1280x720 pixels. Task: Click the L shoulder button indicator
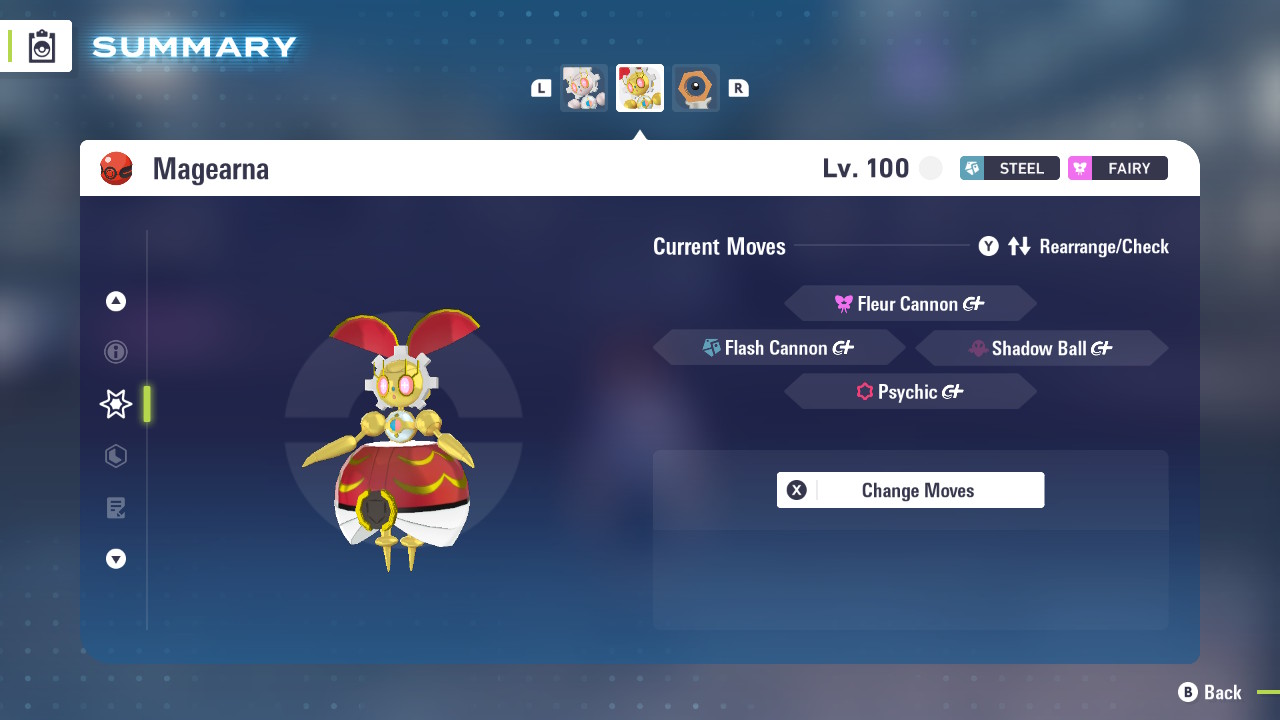(540, 87)
